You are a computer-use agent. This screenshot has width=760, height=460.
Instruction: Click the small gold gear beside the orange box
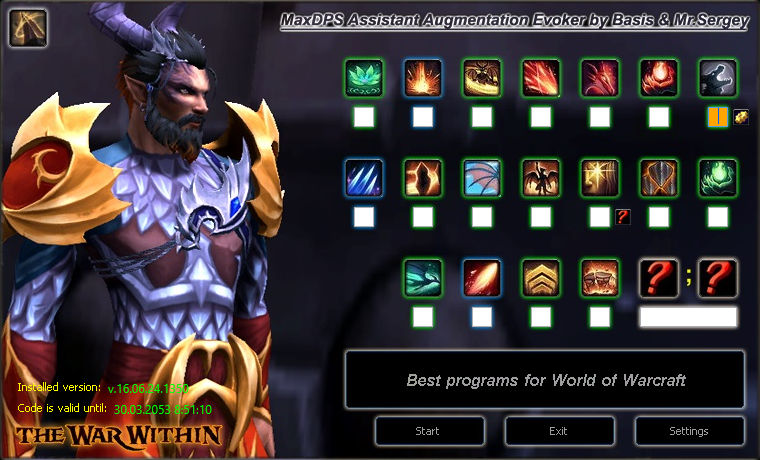tap(740, 116)
